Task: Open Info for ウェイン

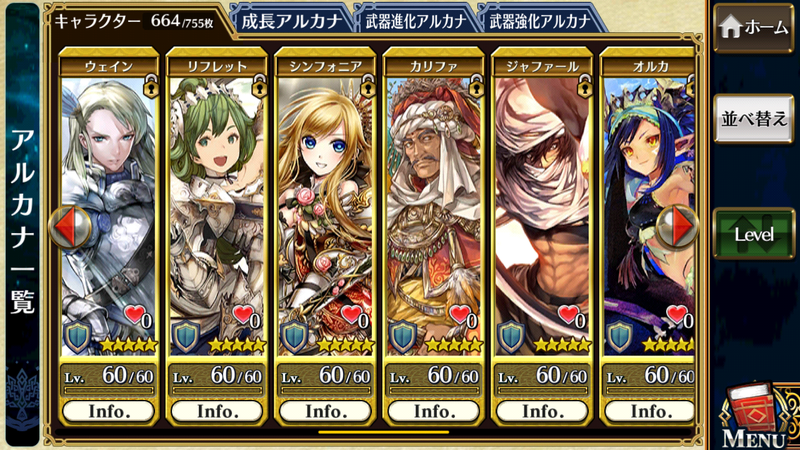Action: click(x=109, y=411)
